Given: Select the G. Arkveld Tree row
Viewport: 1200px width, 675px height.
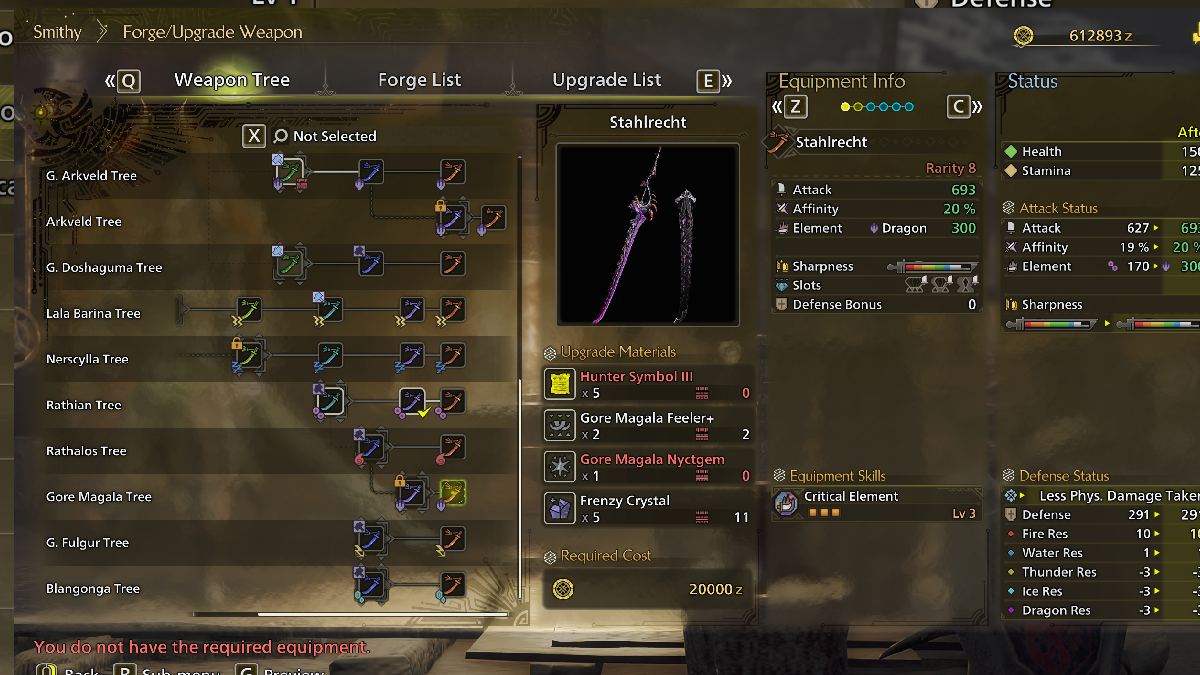Looking at the screenshot, I should coord(91,176).
